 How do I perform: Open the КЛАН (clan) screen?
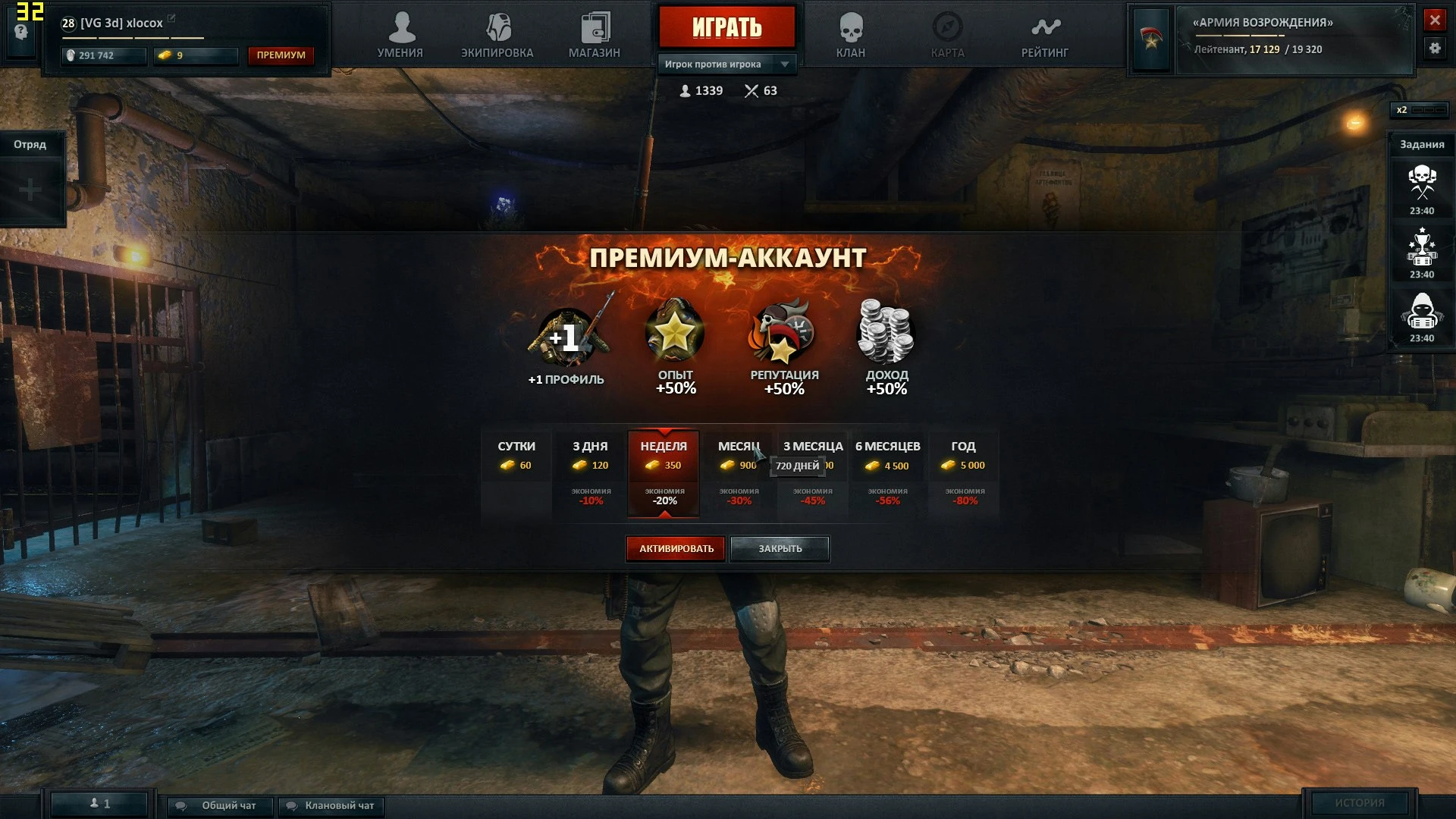851,34
